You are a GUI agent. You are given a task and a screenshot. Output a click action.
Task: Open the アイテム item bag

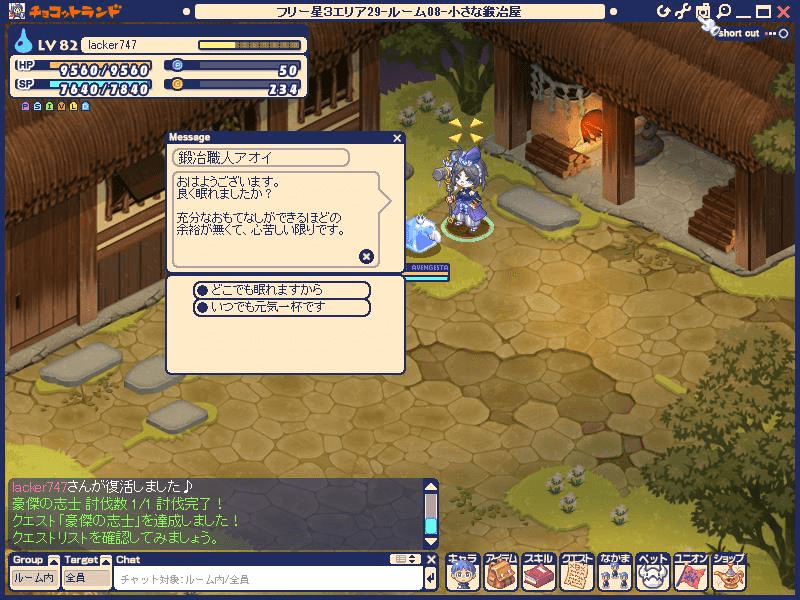(500, 573)
